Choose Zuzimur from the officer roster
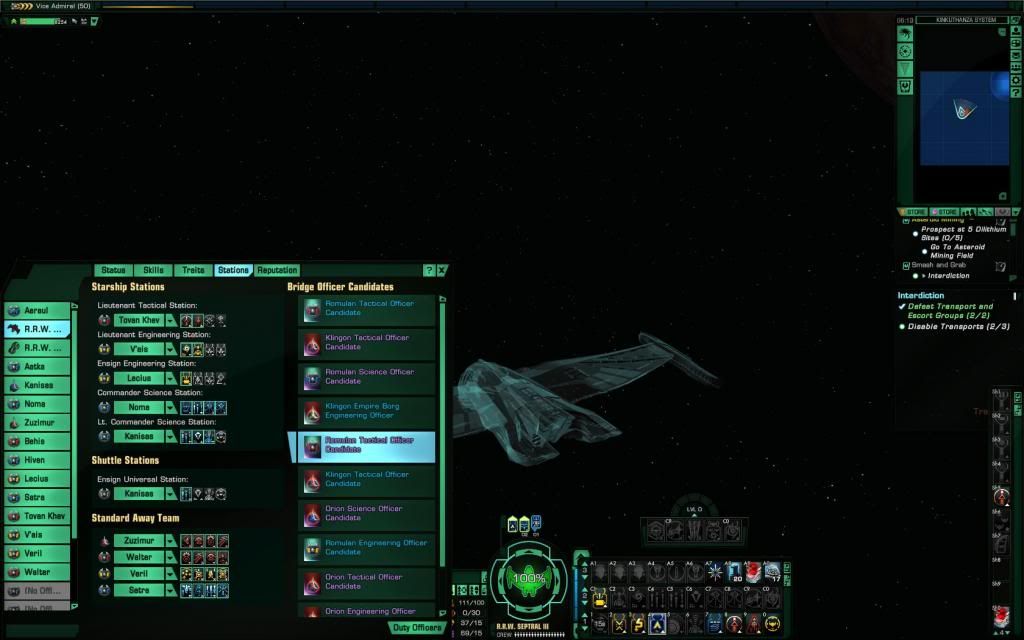This screenshot has width=1024, height=640. (39, 423)
